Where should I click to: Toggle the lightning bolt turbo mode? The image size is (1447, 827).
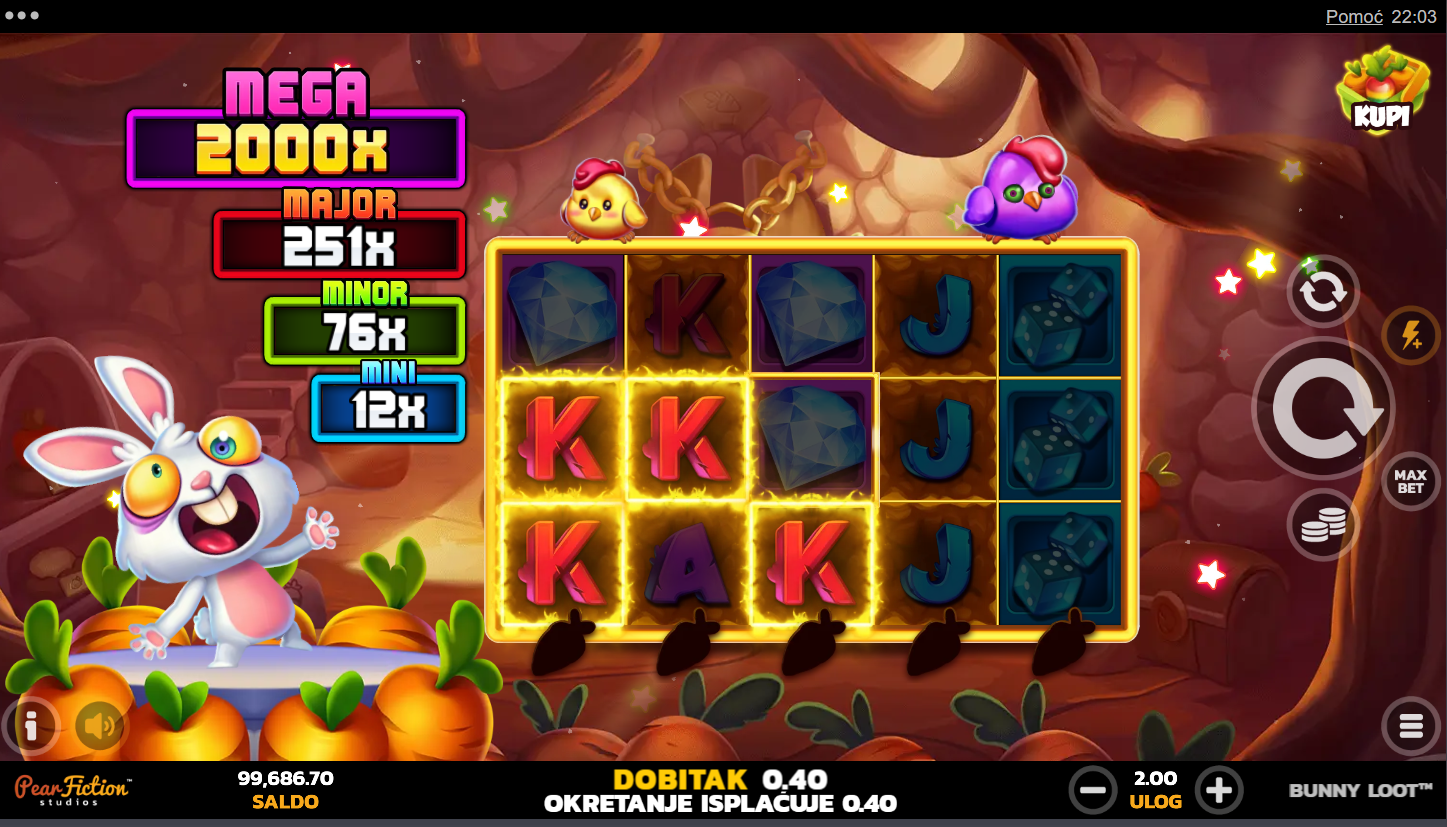pyautogui.click(x=1411, y=335)
